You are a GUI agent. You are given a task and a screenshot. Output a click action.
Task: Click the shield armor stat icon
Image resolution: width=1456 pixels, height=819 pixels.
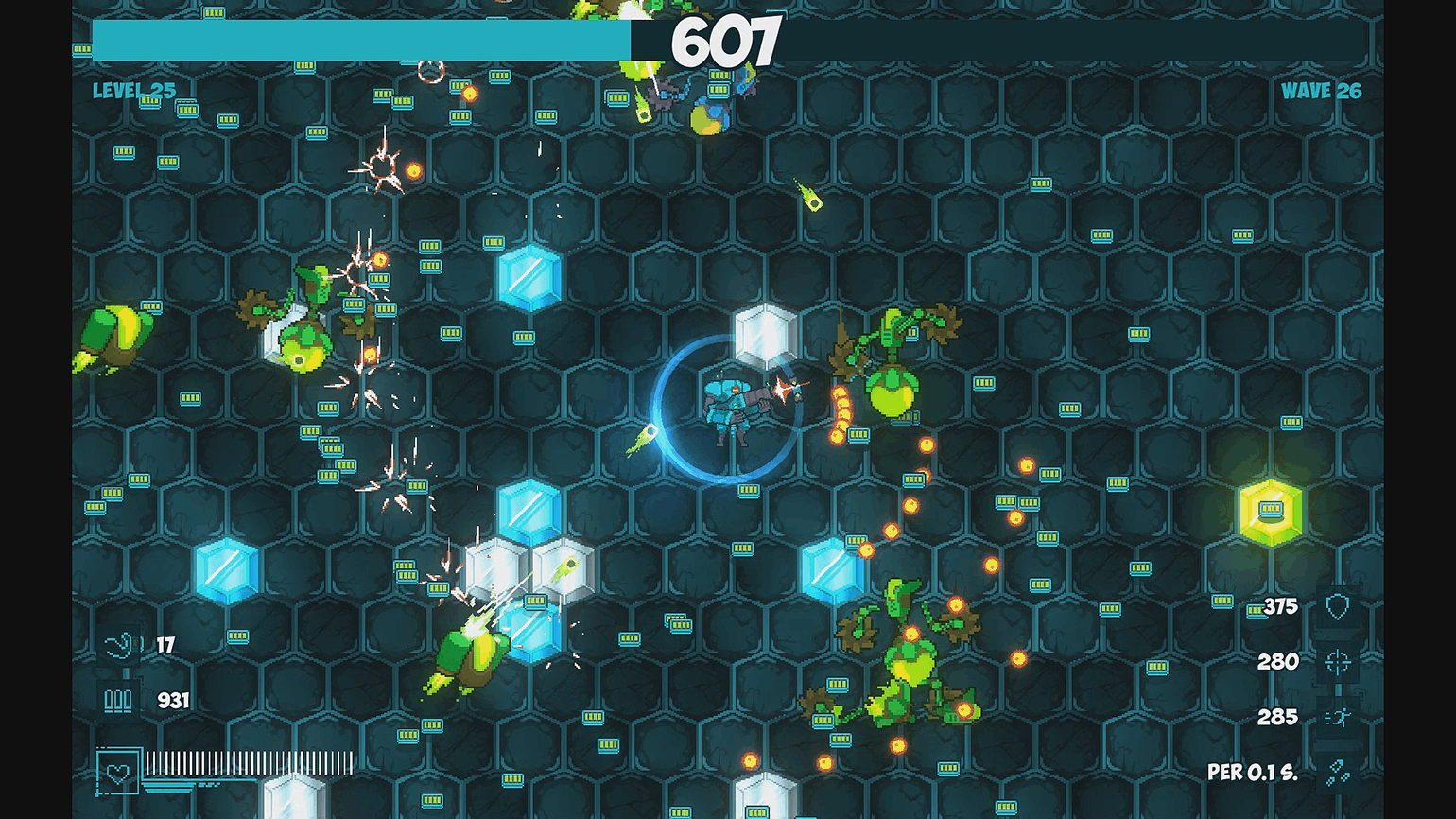(x=1337, y=606)
